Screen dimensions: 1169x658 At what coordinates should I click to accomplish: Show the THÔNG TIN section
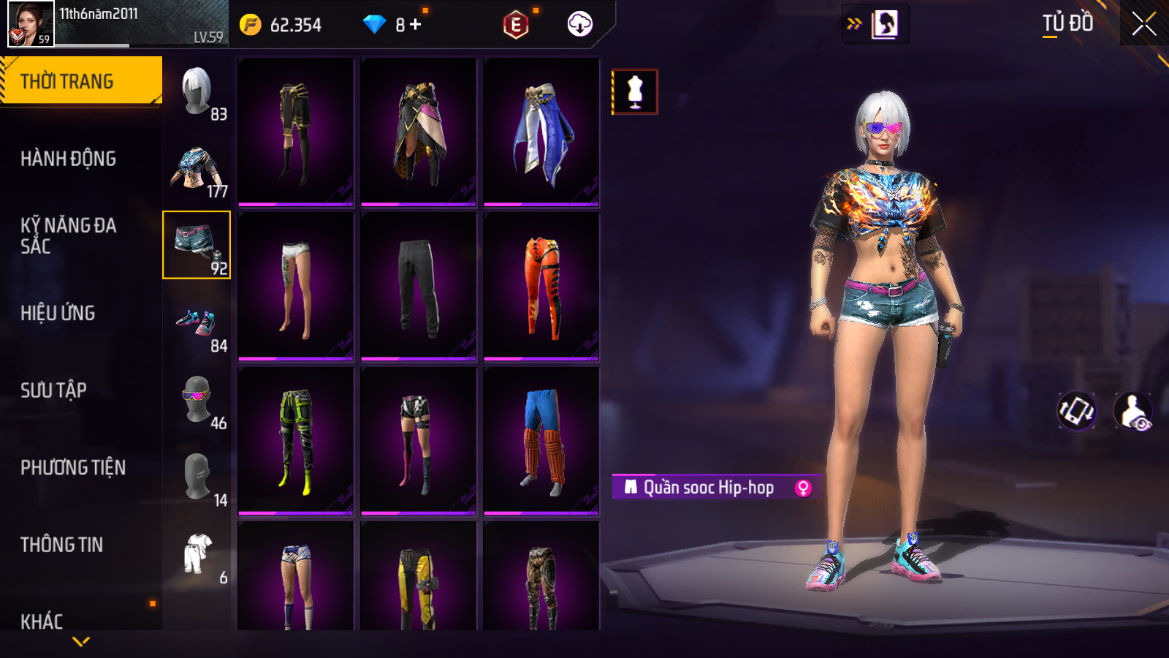(x=62, y=545)
